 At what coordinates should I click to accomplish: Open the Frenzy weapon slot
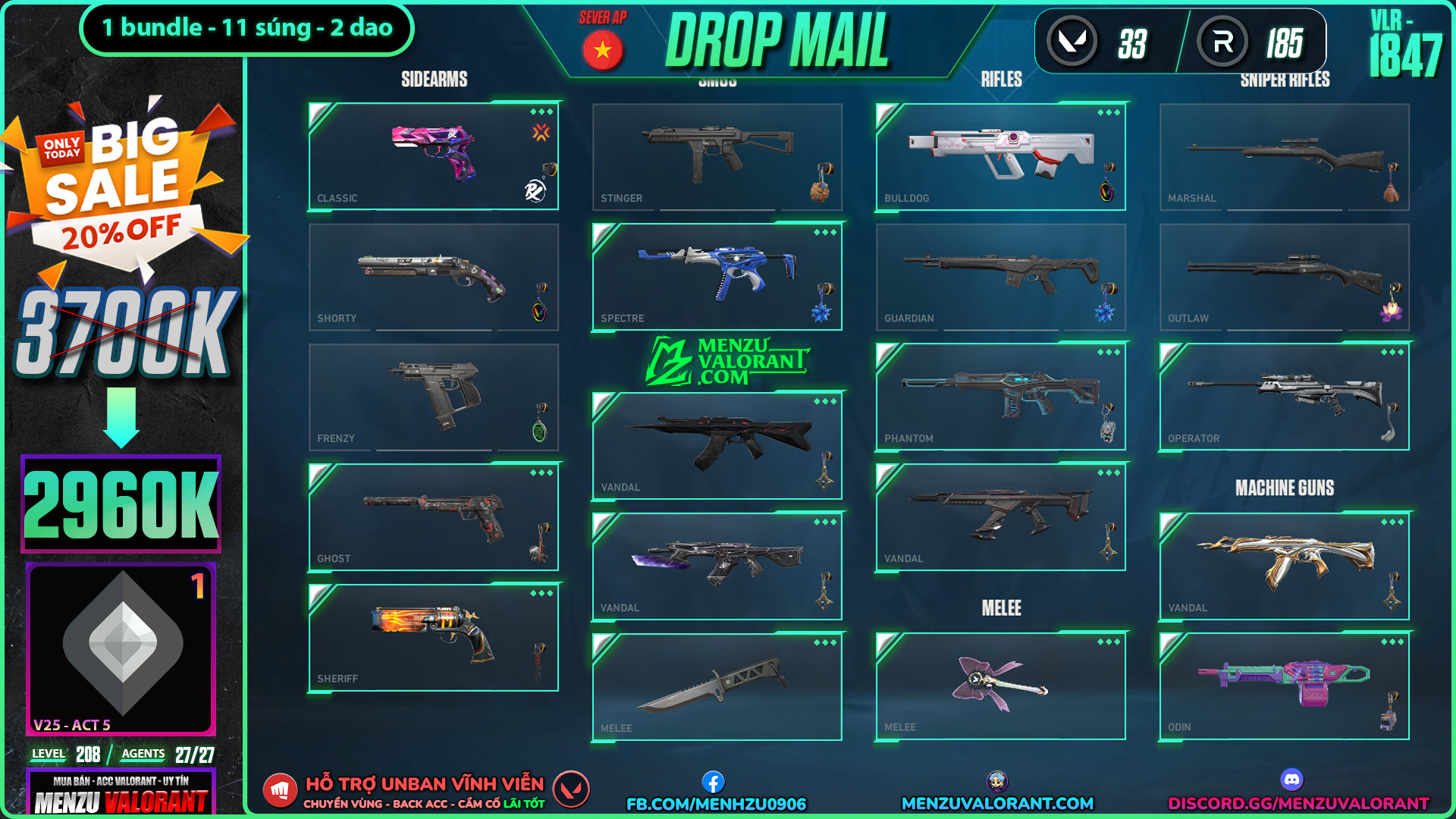pyautogui.click(x=434, y=397)
